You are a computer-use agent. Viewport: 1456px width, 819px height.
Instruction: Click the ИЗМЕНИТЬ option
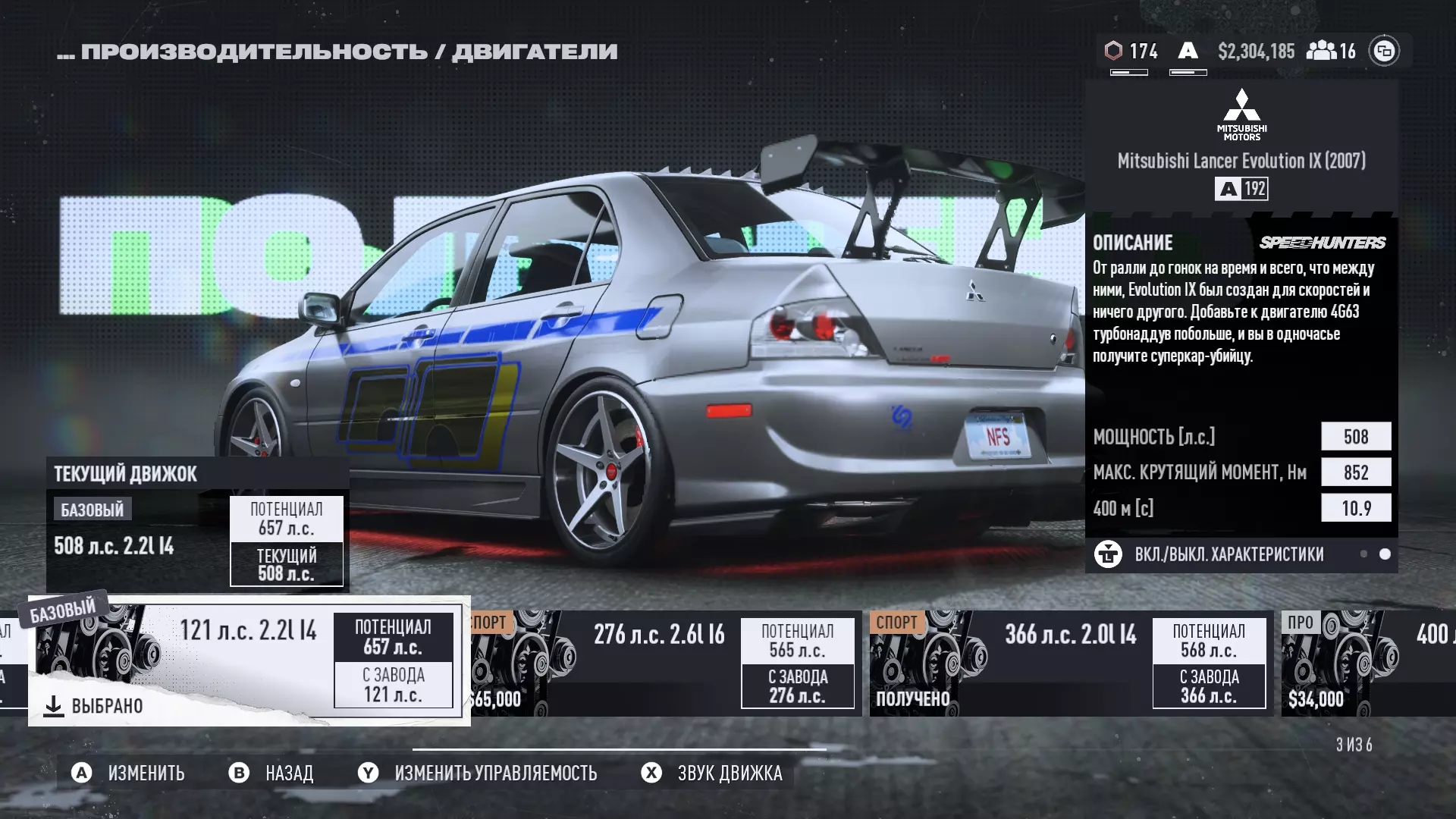[129, 773]
